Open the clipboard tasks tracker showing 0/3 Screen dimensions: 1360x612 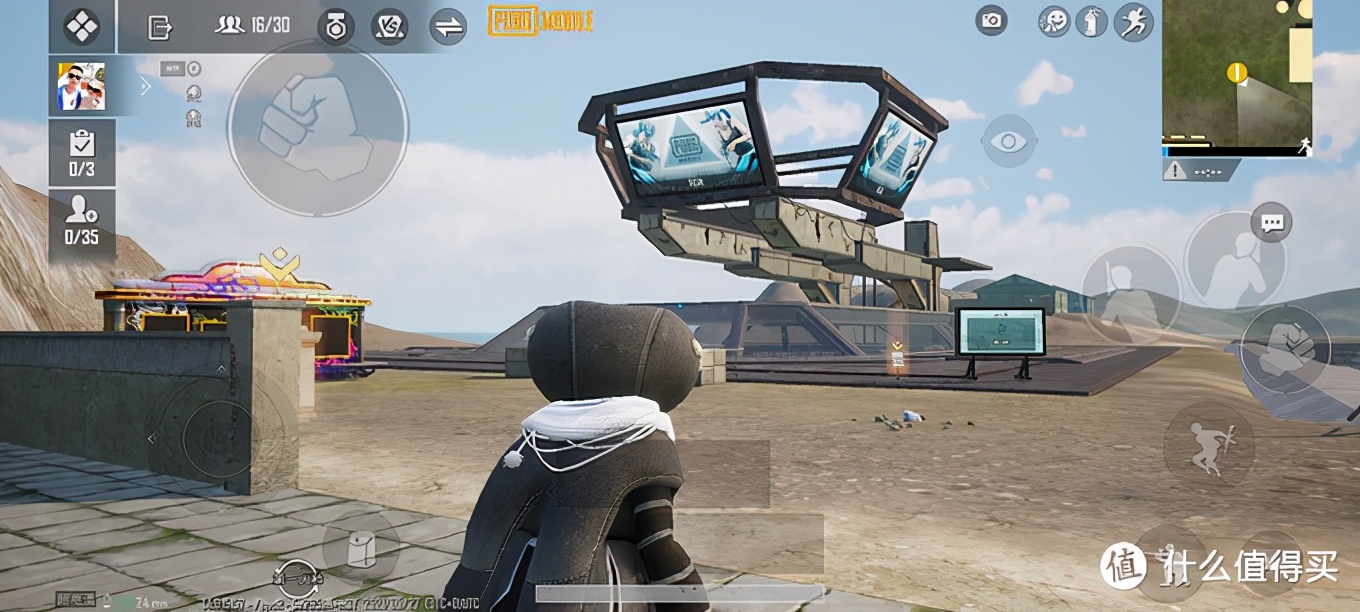pos(82,153)
